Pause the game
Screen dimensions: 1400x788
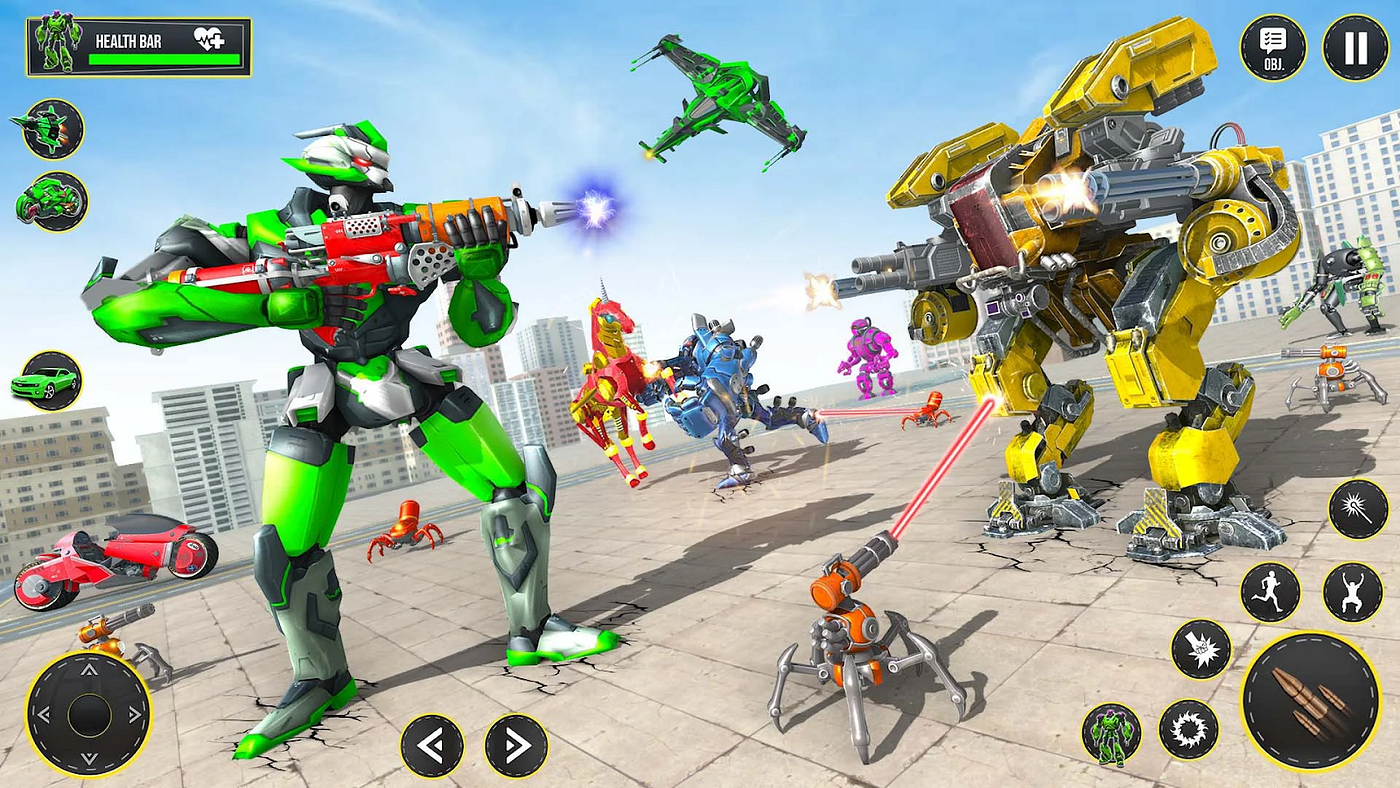coord(1355,47)
